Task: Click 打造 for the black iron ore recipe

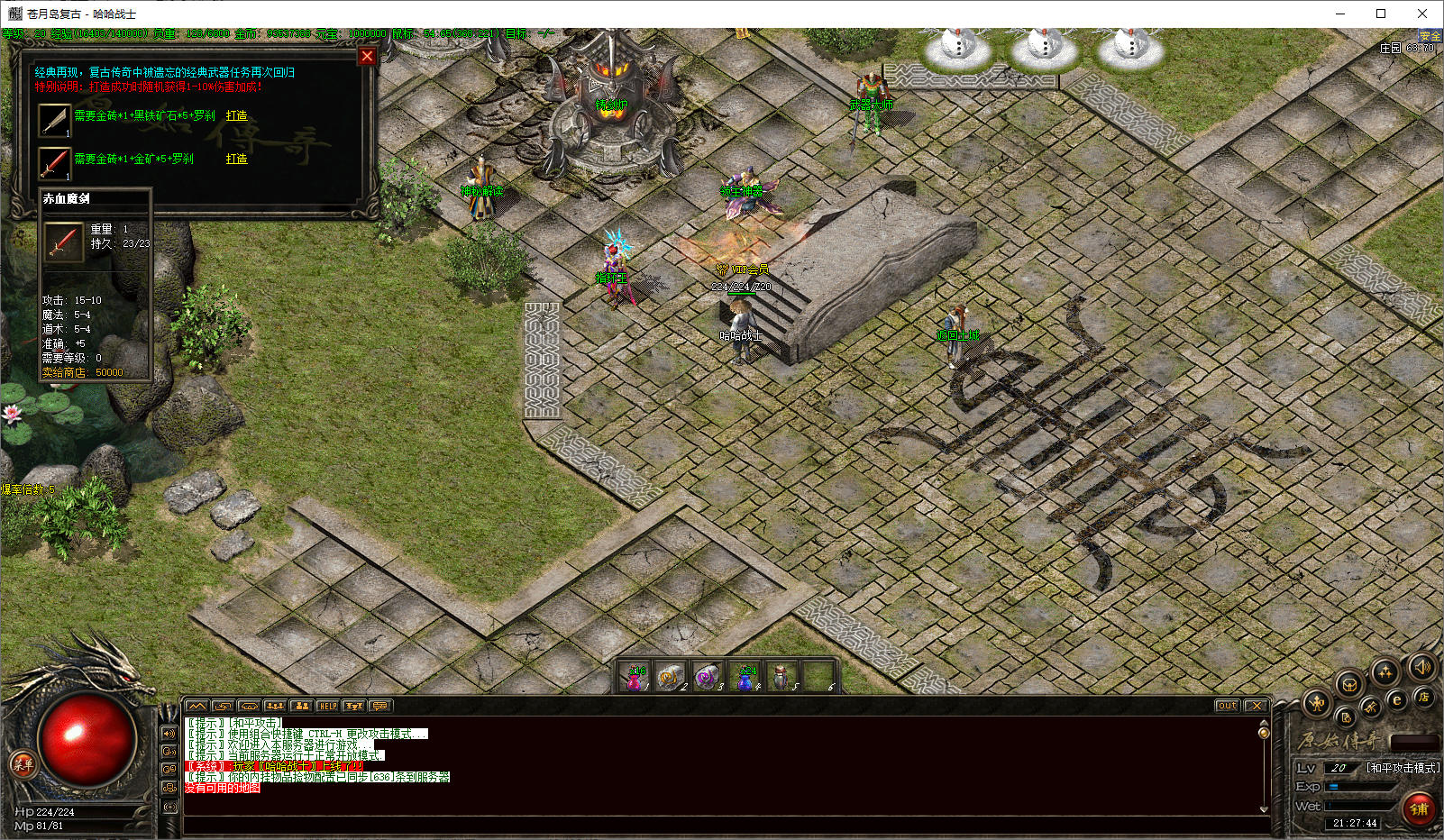Action: point(236,115)
